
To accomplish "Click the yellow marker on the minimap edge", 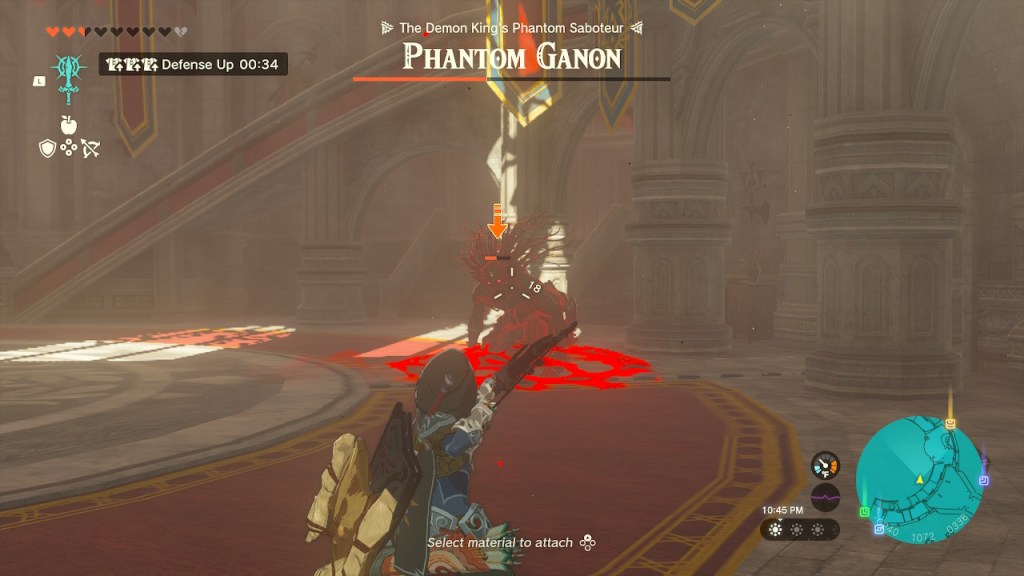I will pos(950,423).
